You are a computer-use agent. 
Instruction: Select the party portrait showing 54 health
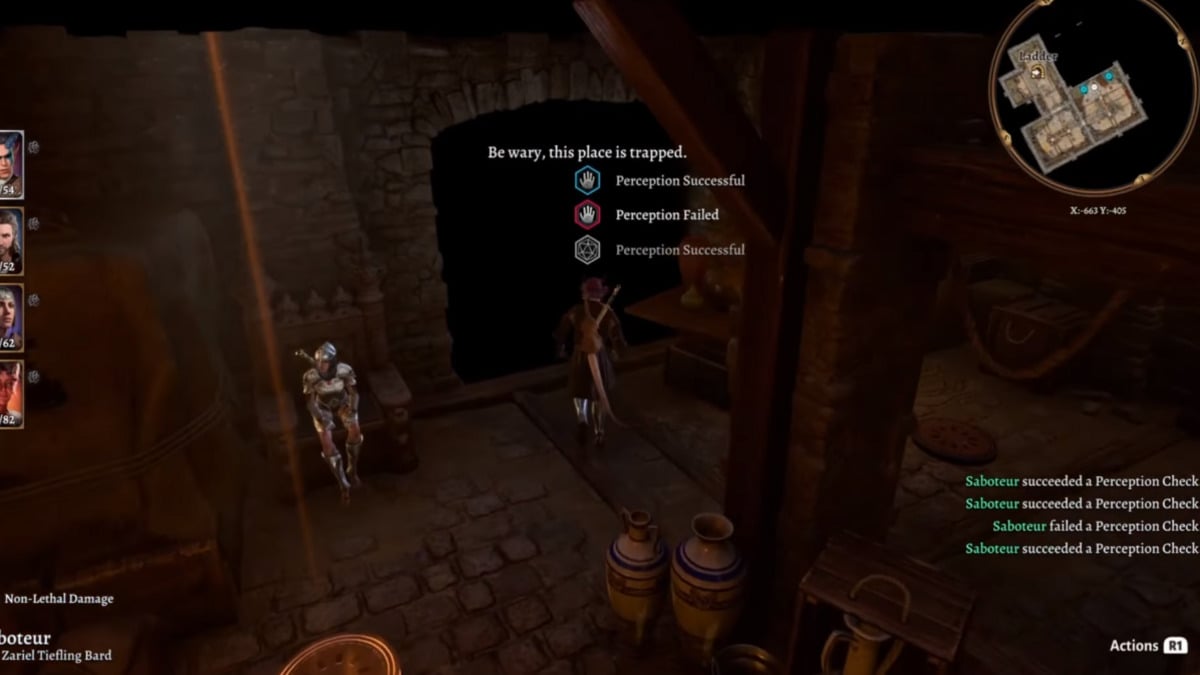click(9, 164)
